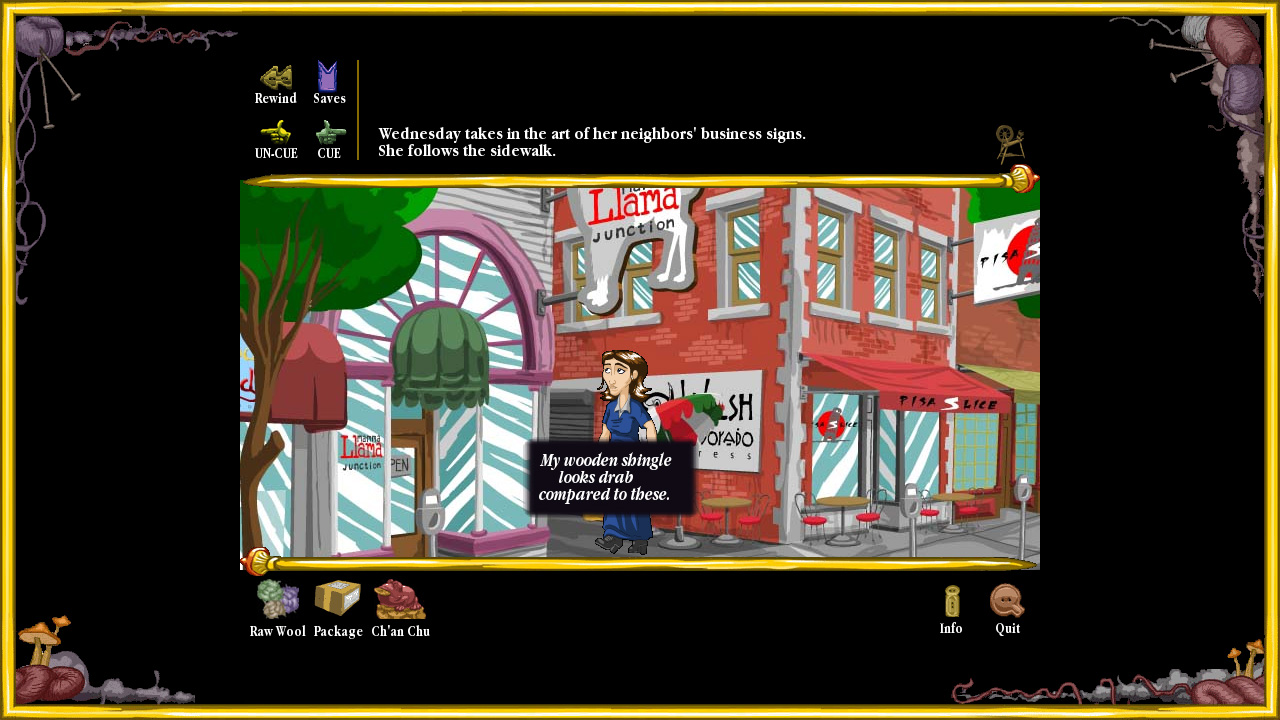Inspect the parking meter on the sidewalk
Viewport: 1280px width, 720px height.
pyautogui.click(x=911, y=500)
